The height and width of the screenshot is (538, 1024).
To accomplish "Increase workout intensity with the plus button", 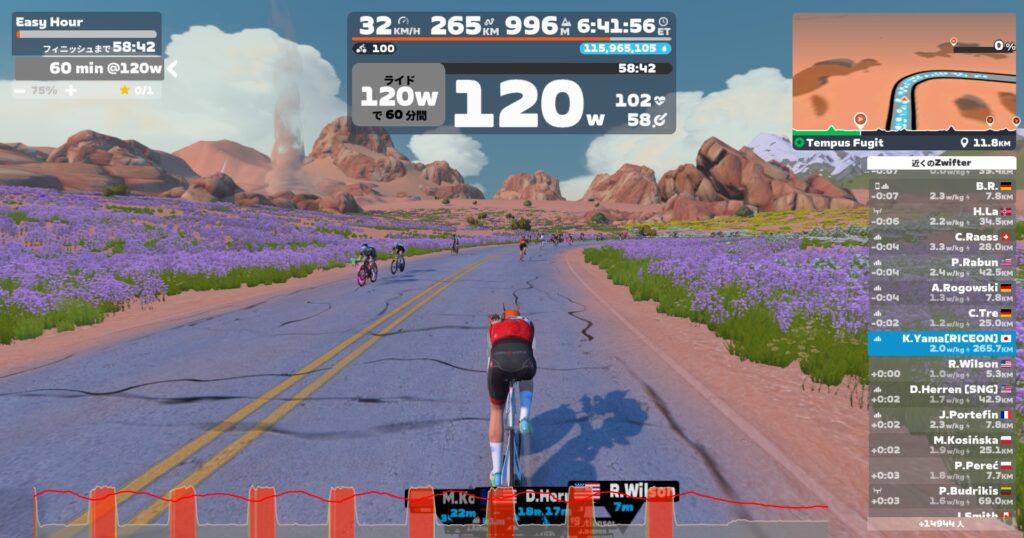I will coord(71,90).
